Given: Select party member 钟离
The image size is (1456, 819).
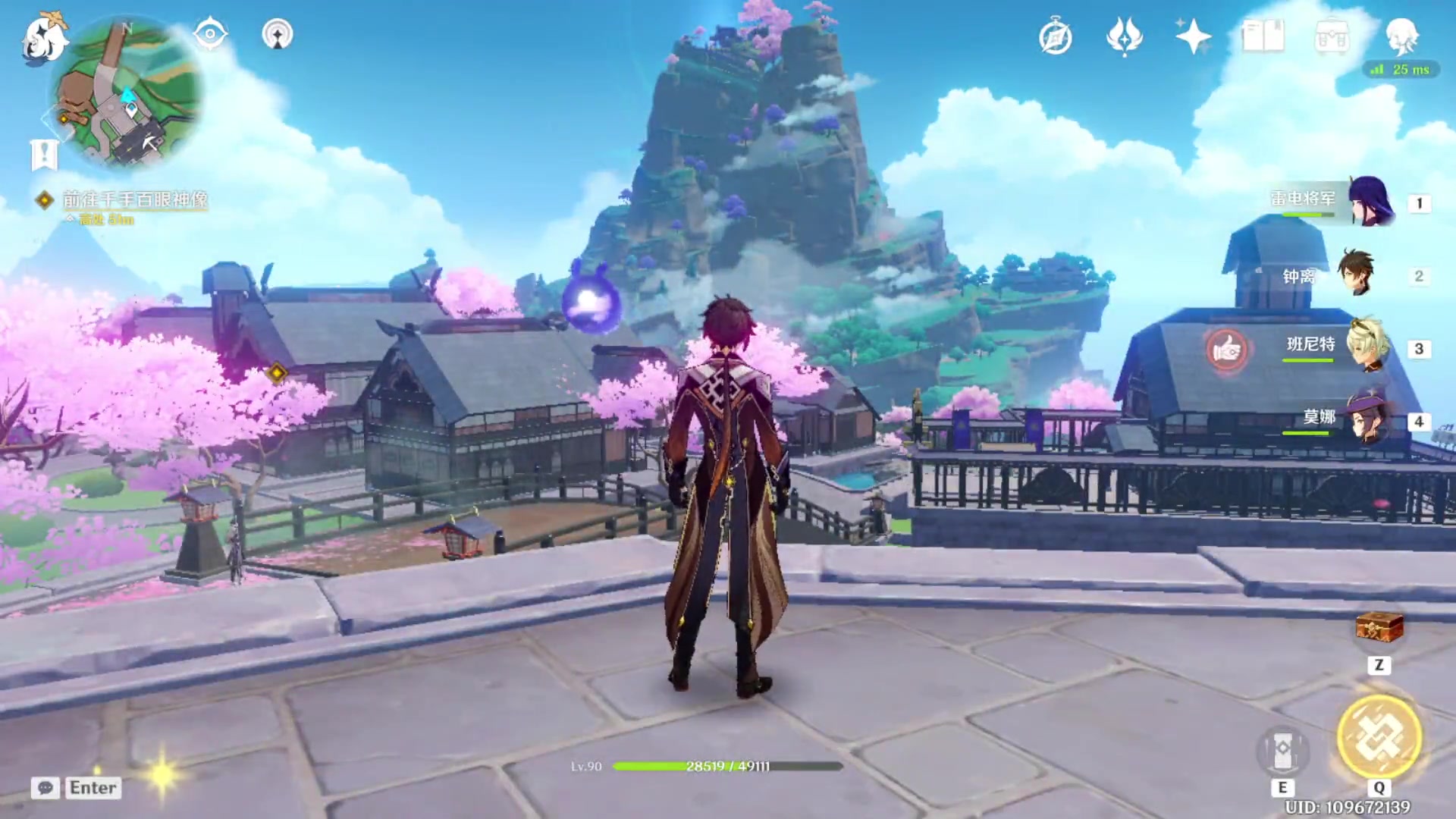Looking at the screenshot, I should point(1356,275).
